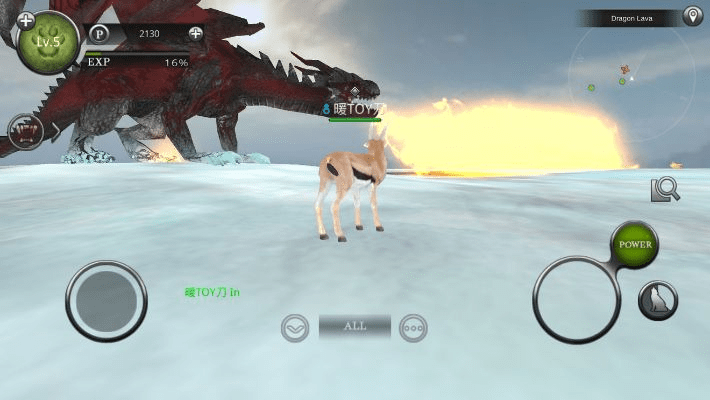The height and width of the screenshot is (400, 710).
Task: Select the ALL chat channel button
Action: [x=354, y=326]
